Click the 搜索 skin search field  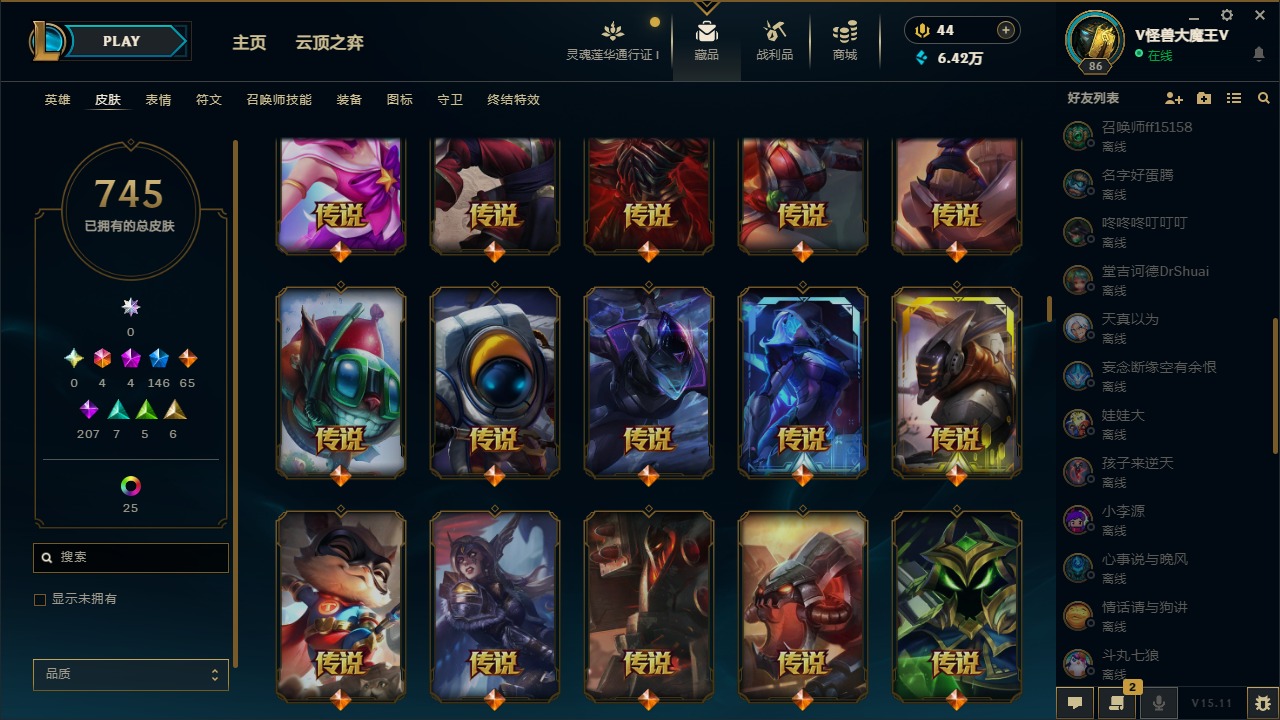(x=130, y=557)
